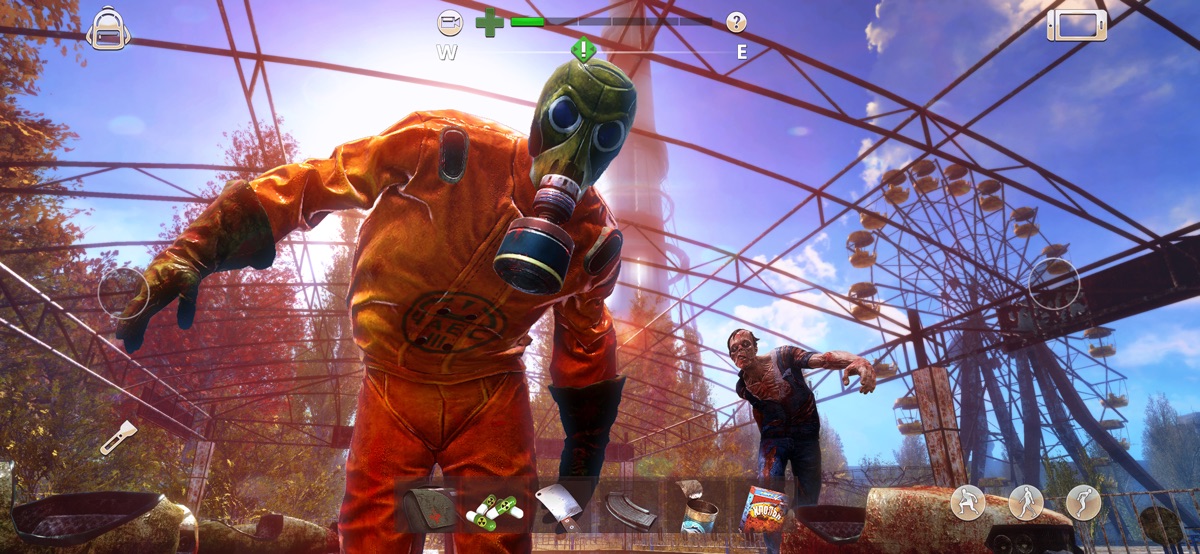The image size is (1200, 554).
Task: Open the backpack inventory
Action: [108, 28]
